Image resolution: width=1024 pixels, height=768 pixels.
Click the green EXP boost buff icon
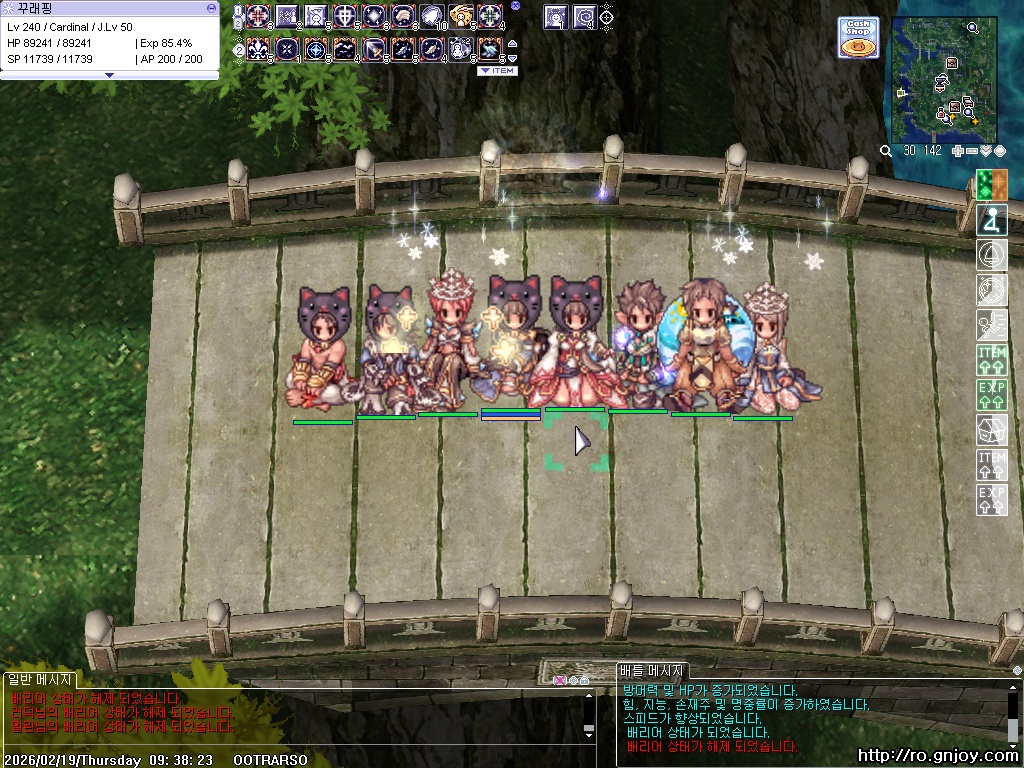click(x=991, y=394)
